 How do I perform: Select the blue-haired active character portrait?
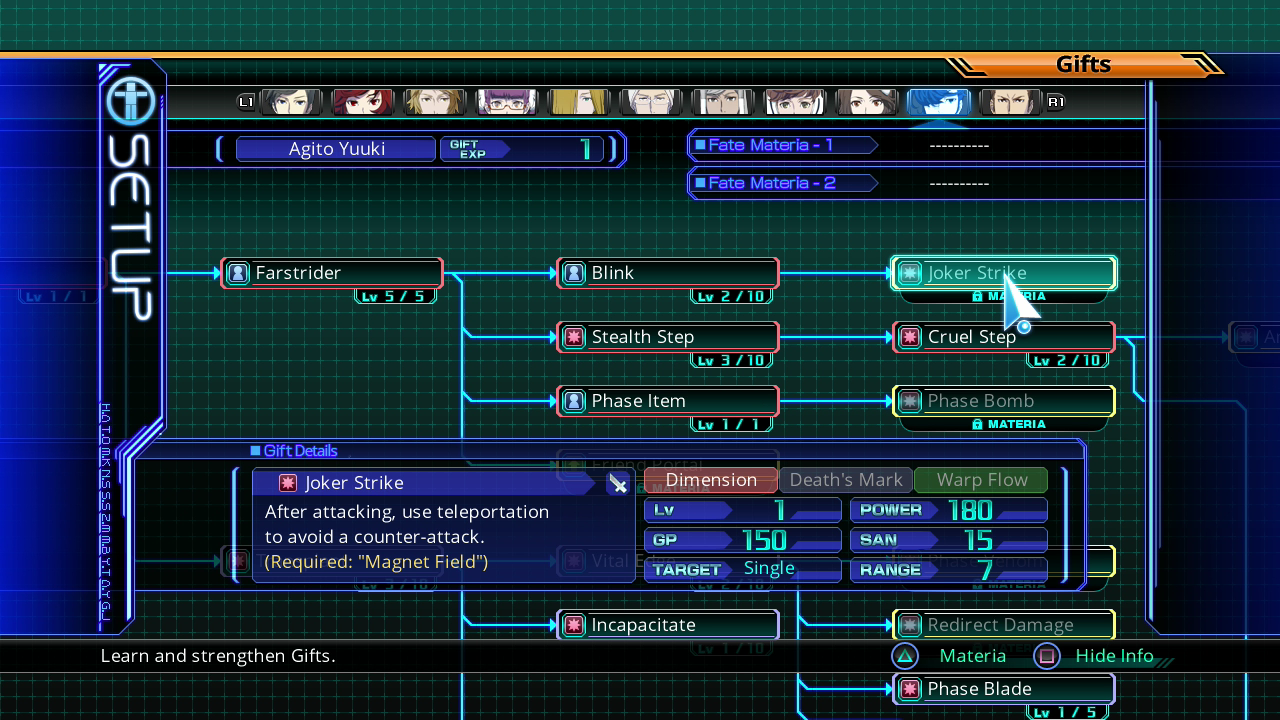point(938,102)
